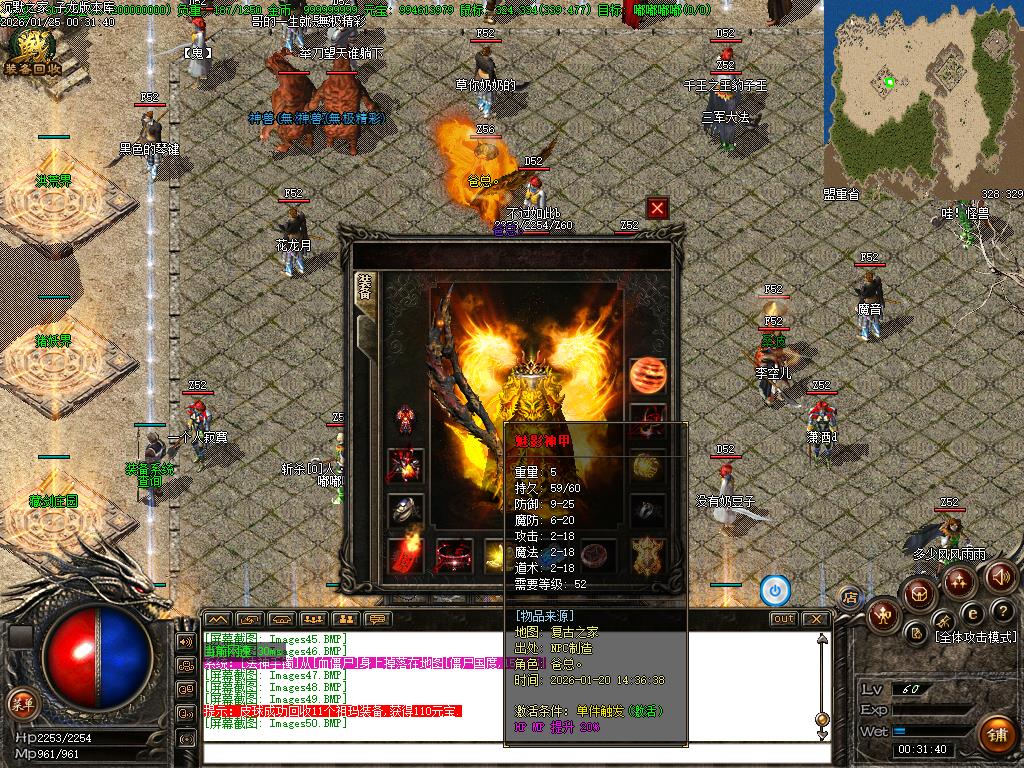1024x768 pixels.
Task: Toggle the sound speaker button
Action: coord(1000,577)
